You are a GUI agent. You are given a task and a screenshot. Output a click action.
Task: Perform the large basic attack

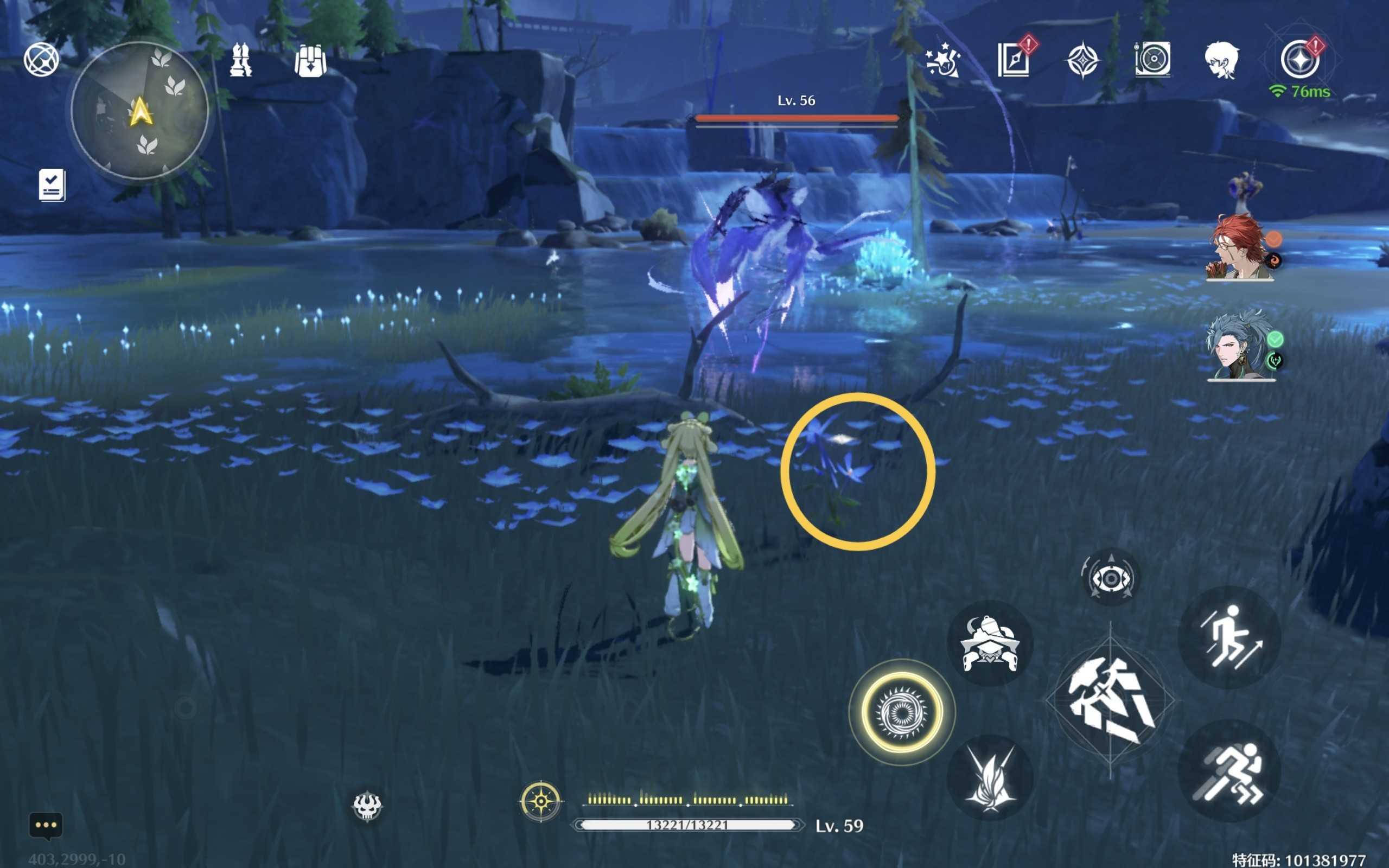point(1110,700)
